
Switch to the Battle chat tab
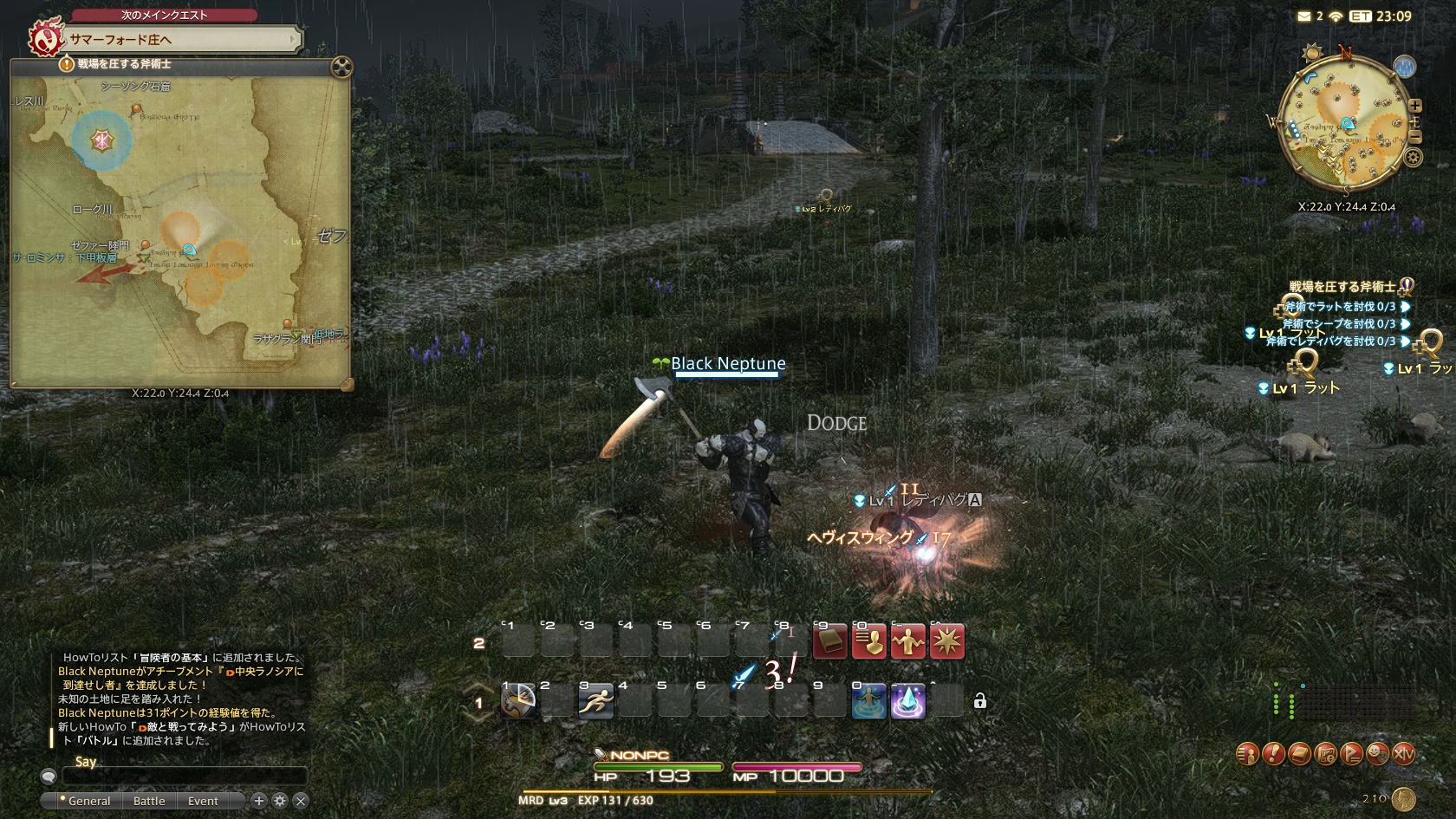coord(149,801)
